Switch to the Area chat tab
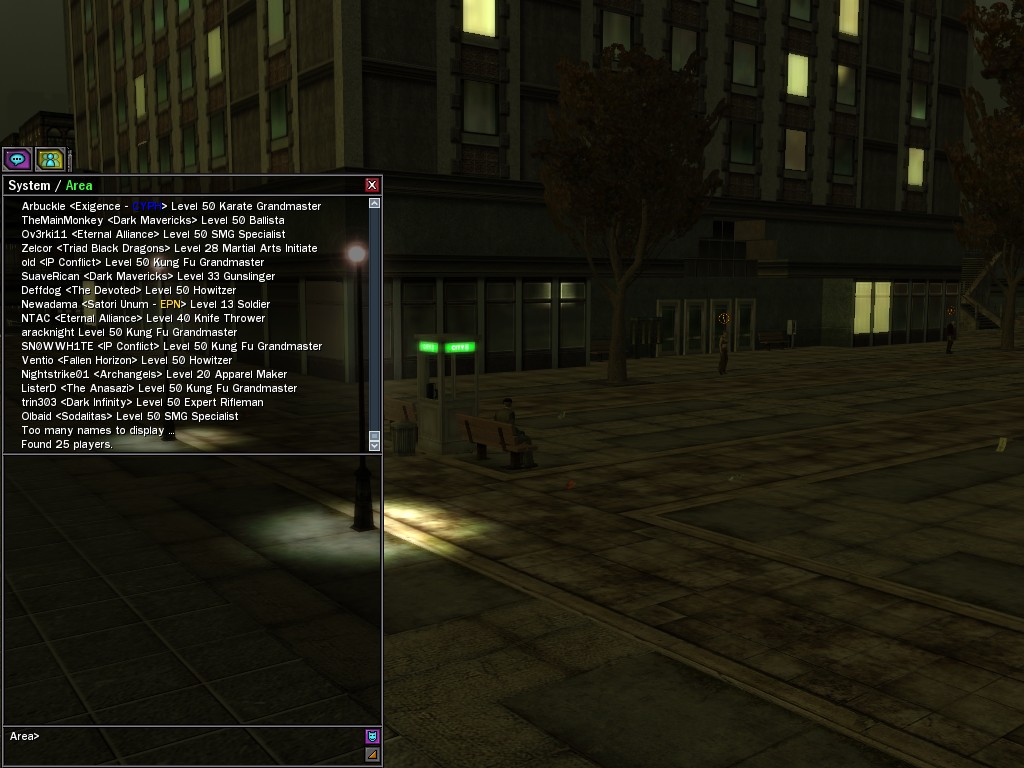 pos(79,185)
